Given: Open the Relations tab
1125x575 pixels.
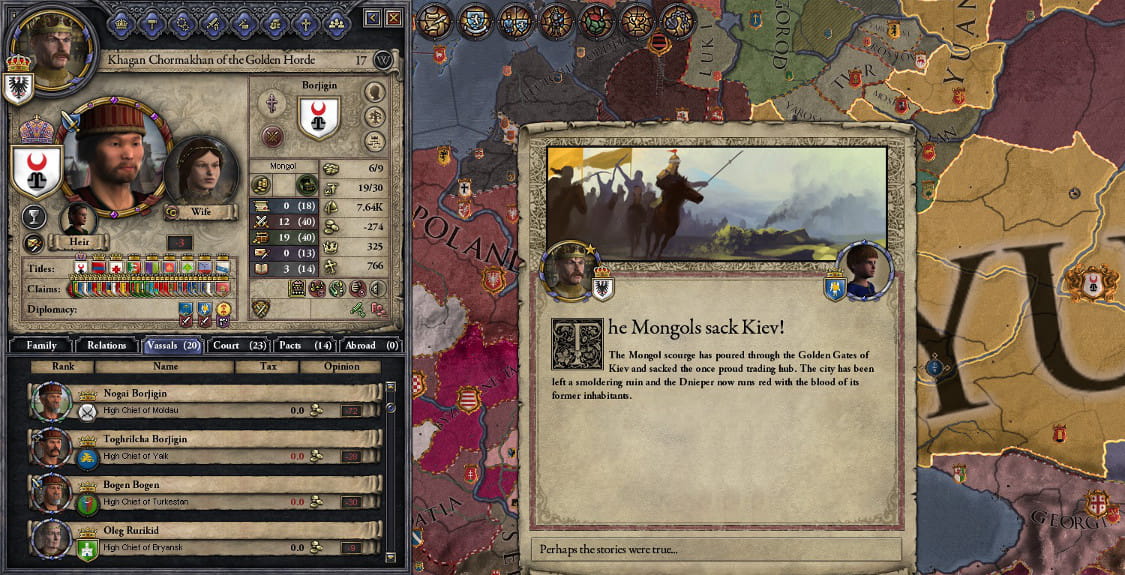Looking at the screenshot, I should coord(106,345).
